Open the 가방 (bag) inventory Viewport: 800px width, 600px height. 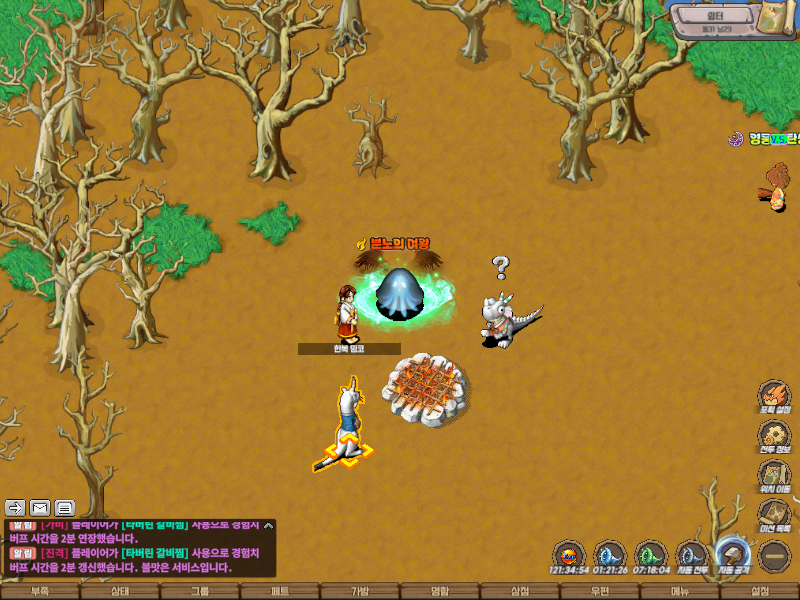tap(360, 592)
